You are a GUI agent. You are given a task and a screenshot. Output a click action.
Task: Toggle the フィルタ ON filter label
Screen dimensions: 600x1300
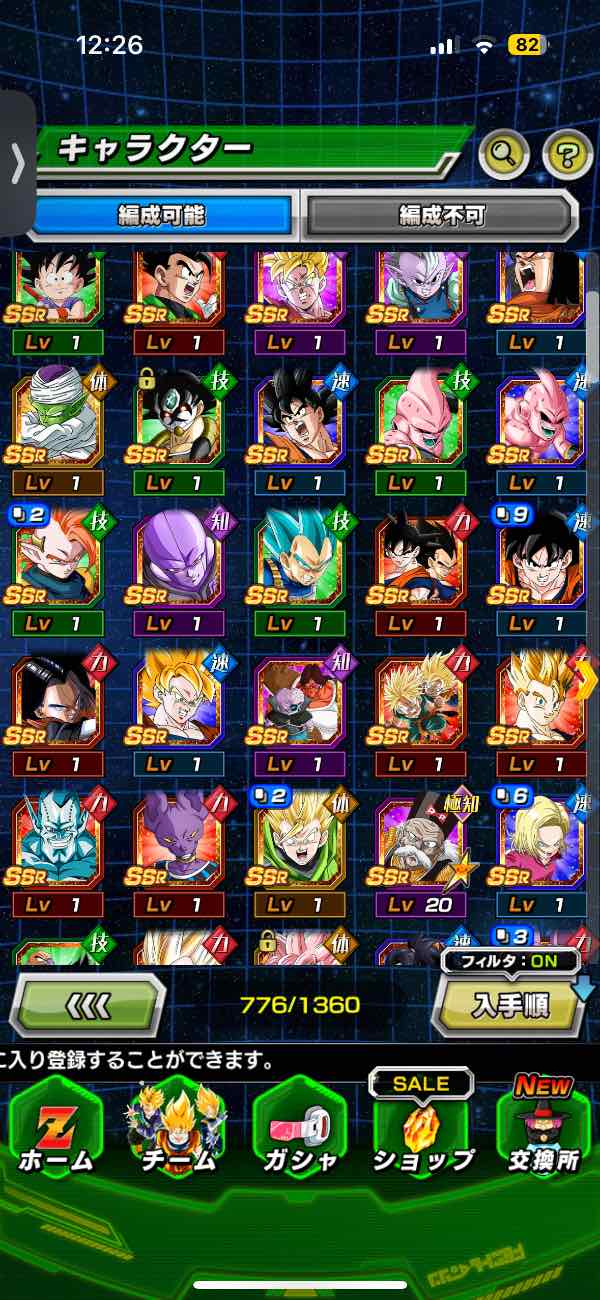(x=511, y=962)
